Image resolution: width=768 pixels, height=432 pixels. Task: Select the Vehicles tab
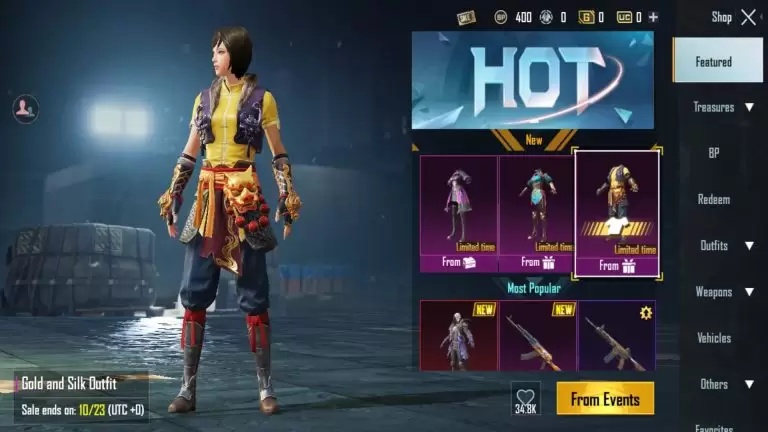point(714,338)
